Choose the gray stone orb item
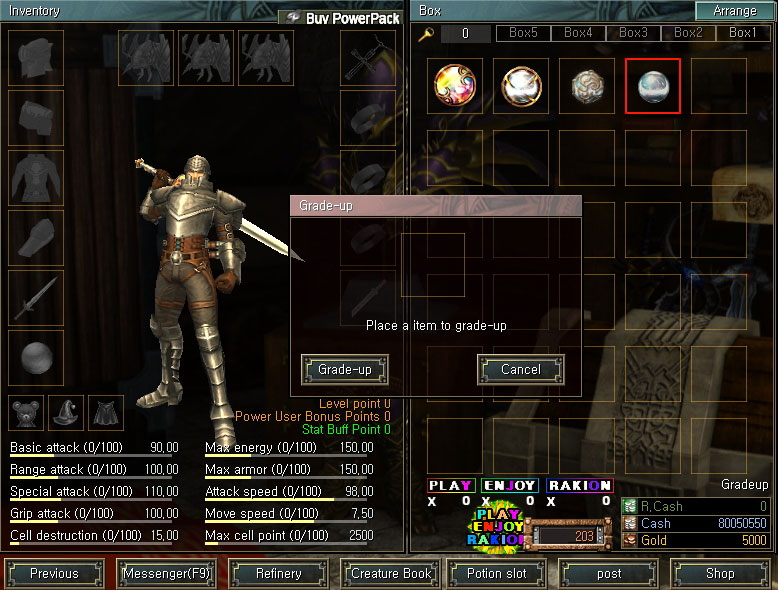 pos(587,86)
